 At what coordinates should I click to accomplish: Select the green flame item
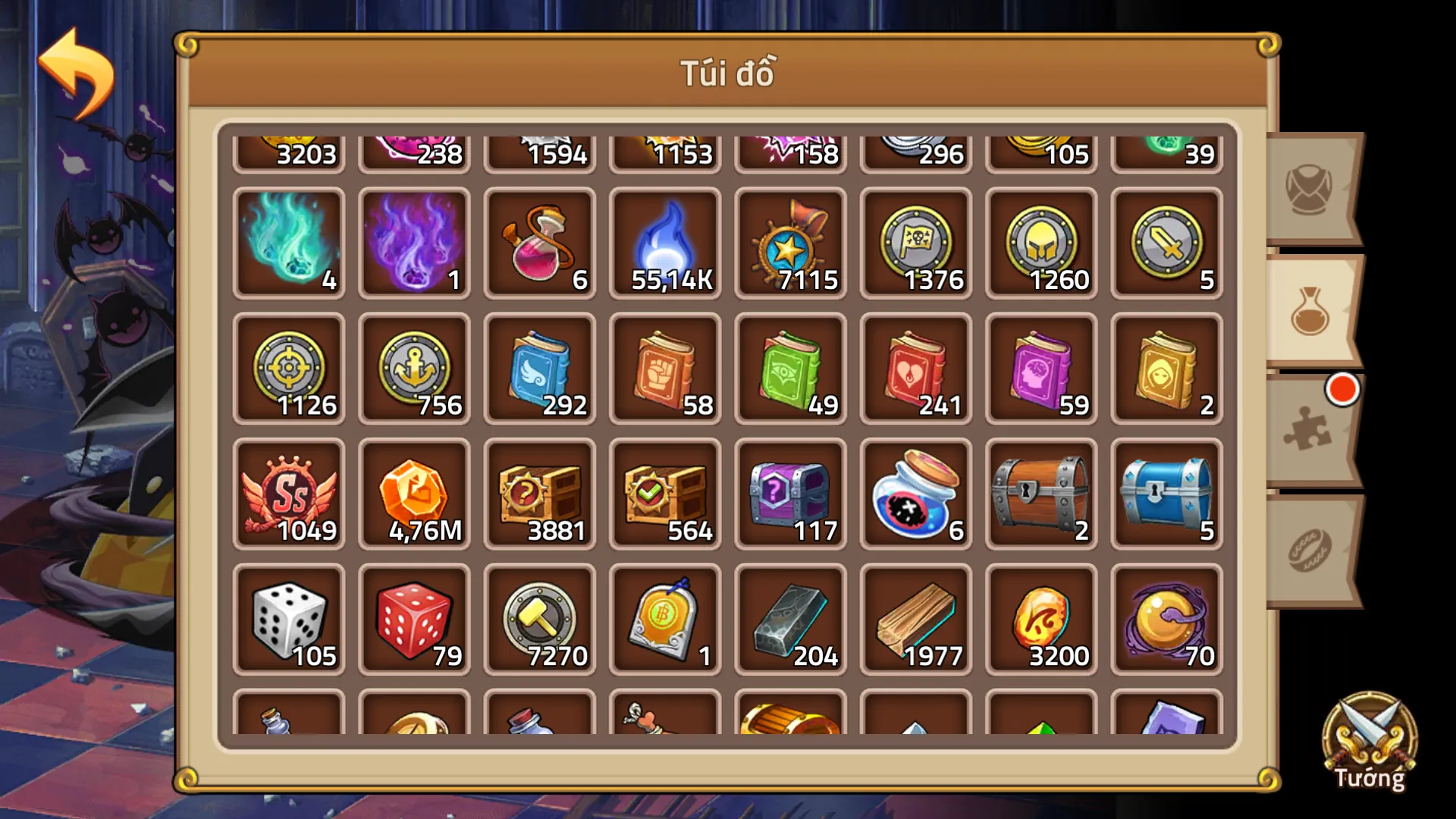(x=290, y=243)
